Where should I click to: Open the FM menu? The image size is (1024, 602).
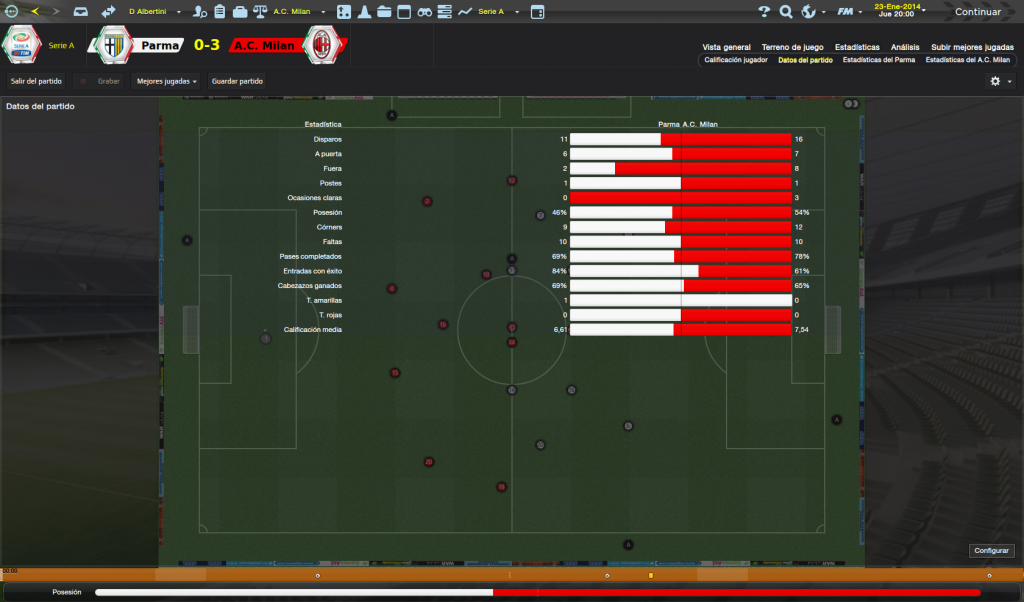coord(849,12)
